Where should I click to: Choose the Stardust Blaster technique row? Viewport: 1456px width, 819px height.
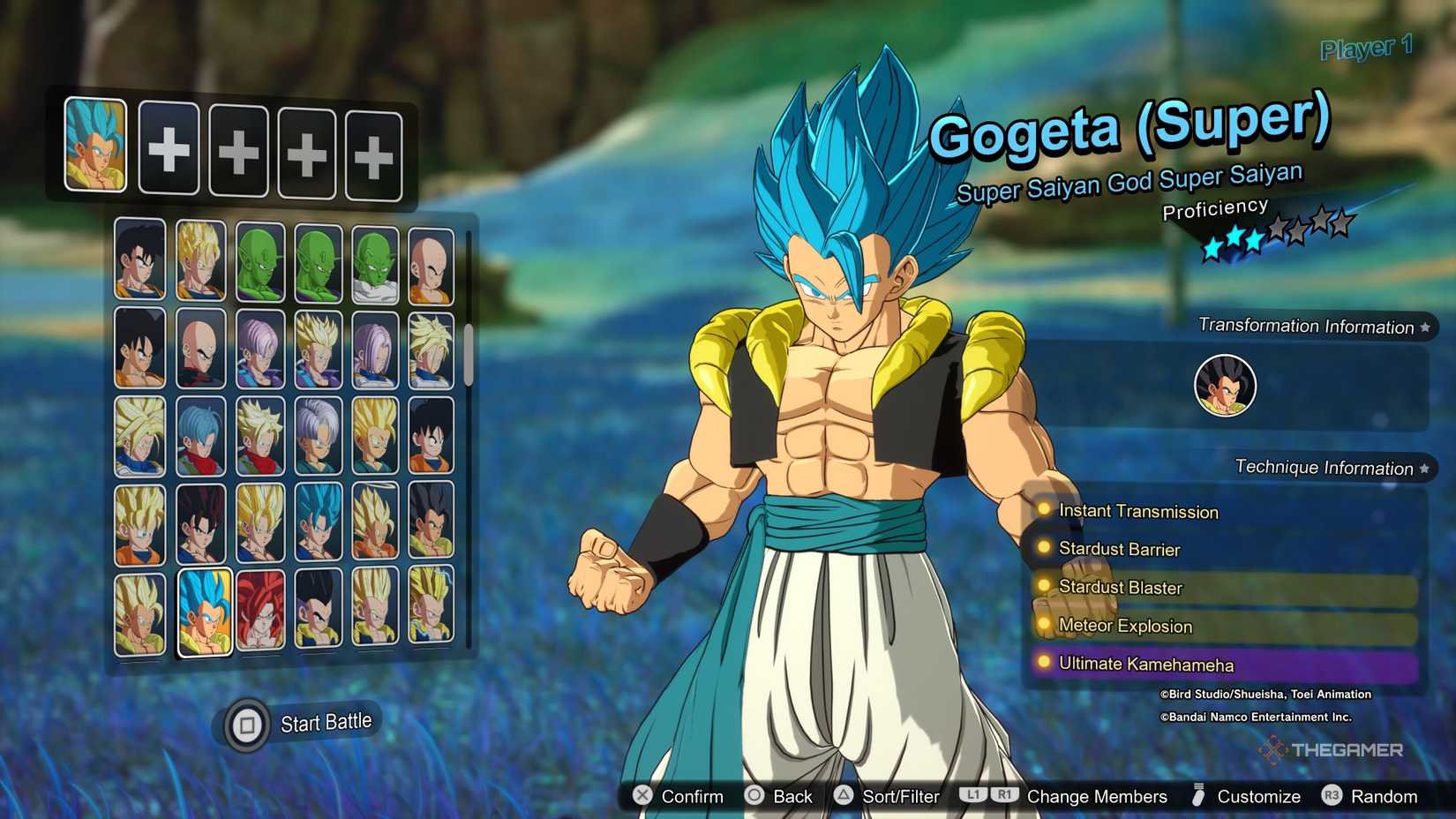1121,588
